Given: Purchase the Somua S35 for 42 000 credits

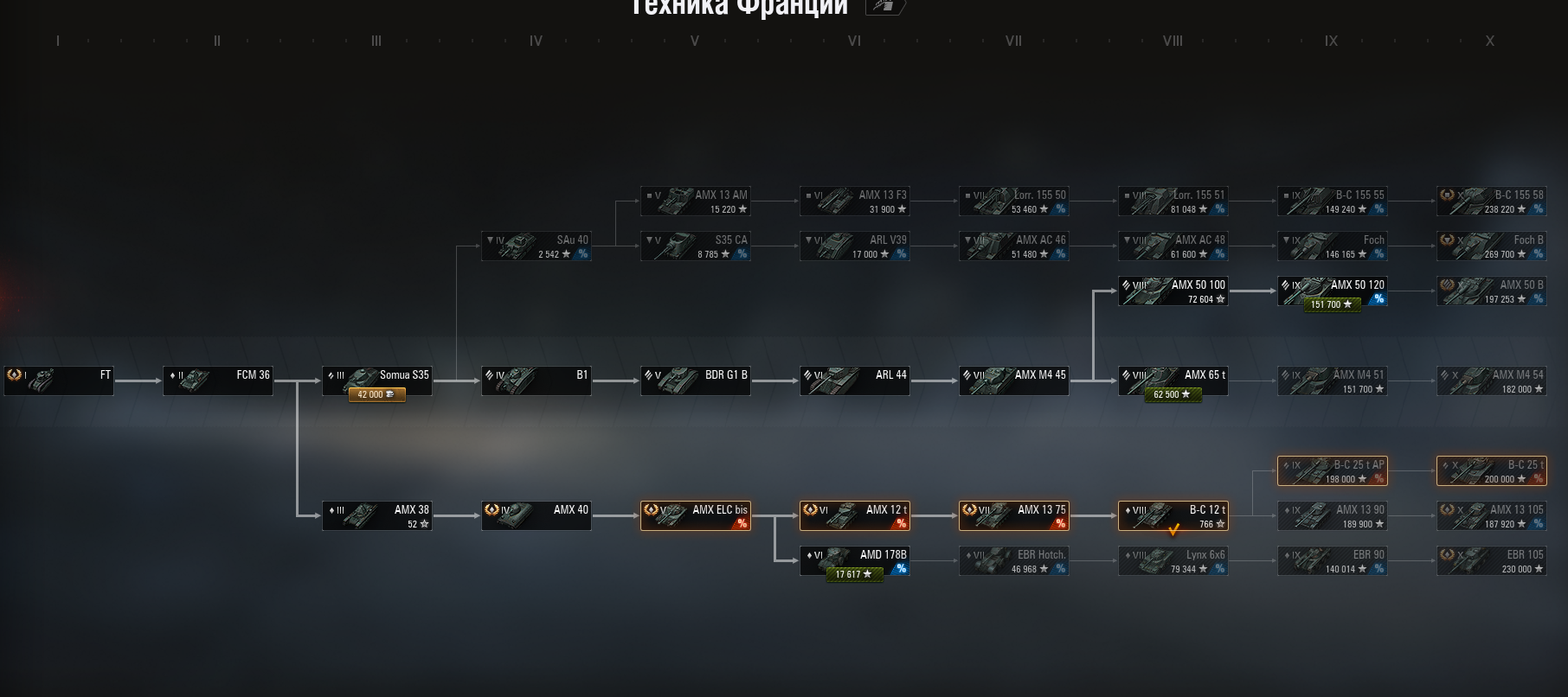Looking at the screenshot, I should click(x=376, y=394).
